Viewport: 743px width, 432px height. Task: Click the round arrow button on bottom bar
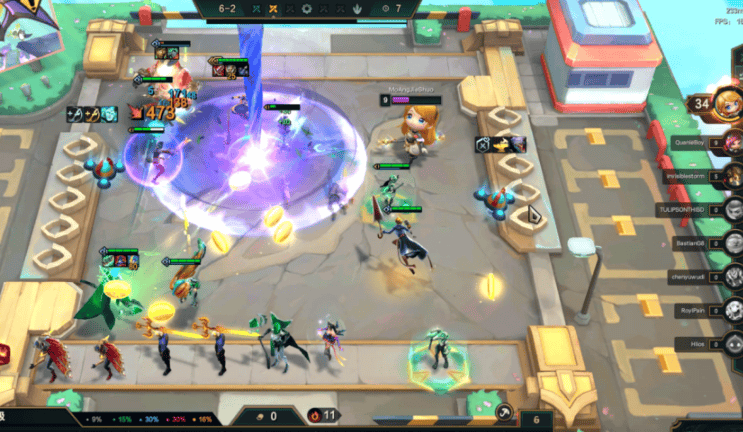click(505, 410)
